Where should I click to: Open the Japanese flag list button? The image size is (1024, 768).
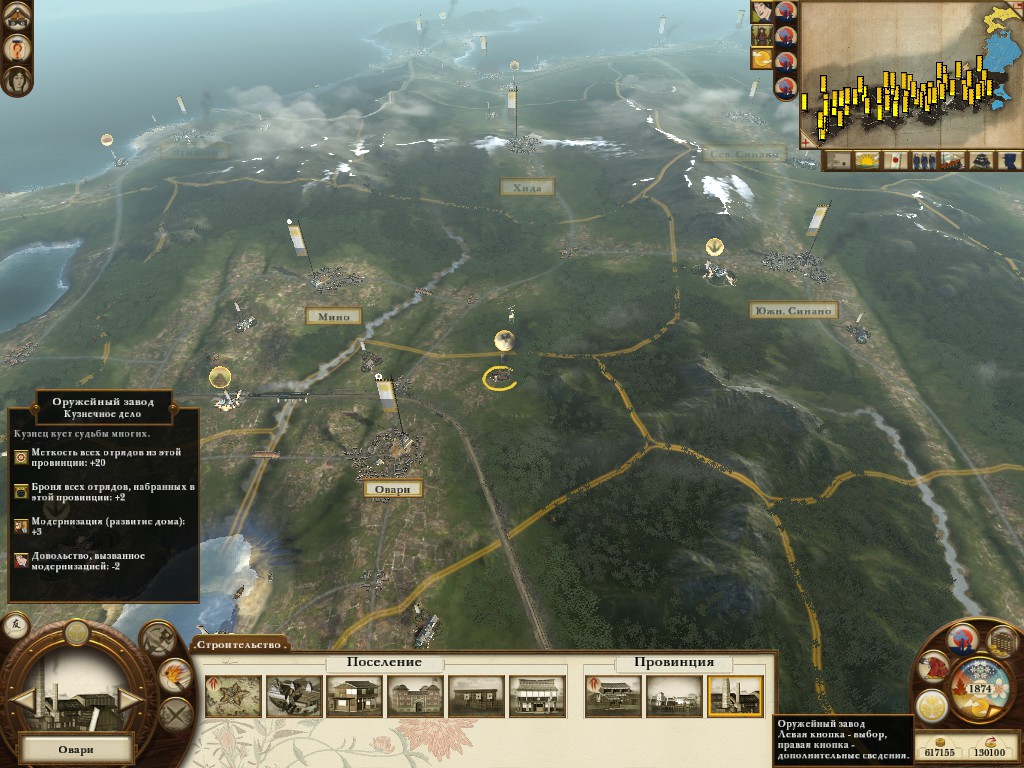coord(896,160)
